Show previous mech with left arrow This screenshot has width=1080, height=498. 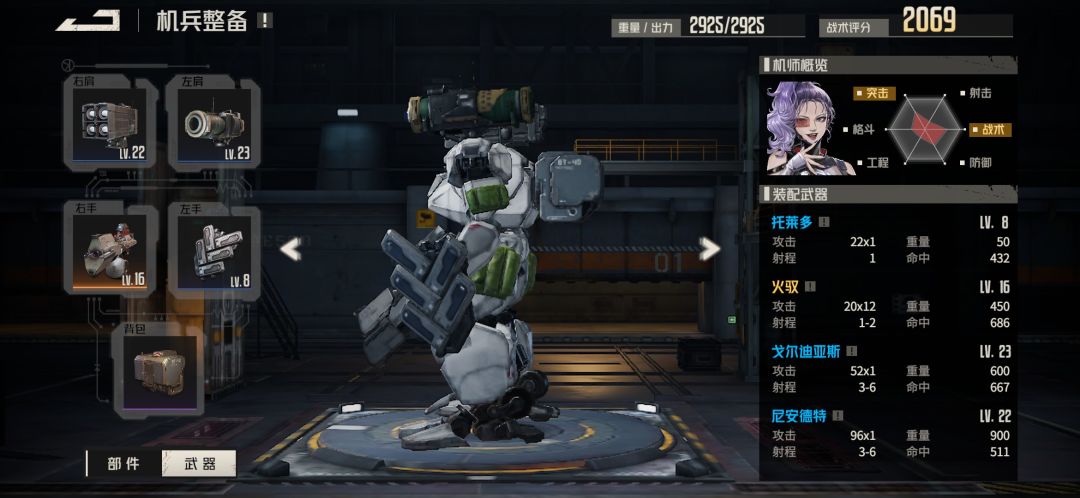click(x=290, y=249)
